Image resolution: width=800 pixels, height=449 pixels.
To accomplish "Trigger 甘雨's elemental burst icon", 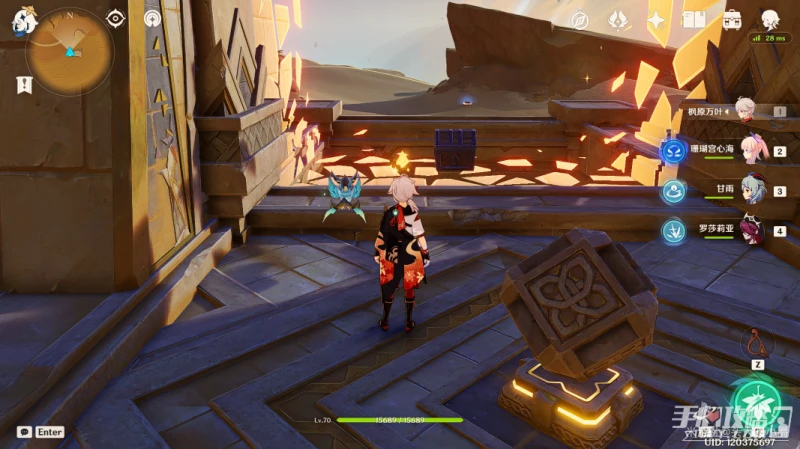I will [672, 191].
